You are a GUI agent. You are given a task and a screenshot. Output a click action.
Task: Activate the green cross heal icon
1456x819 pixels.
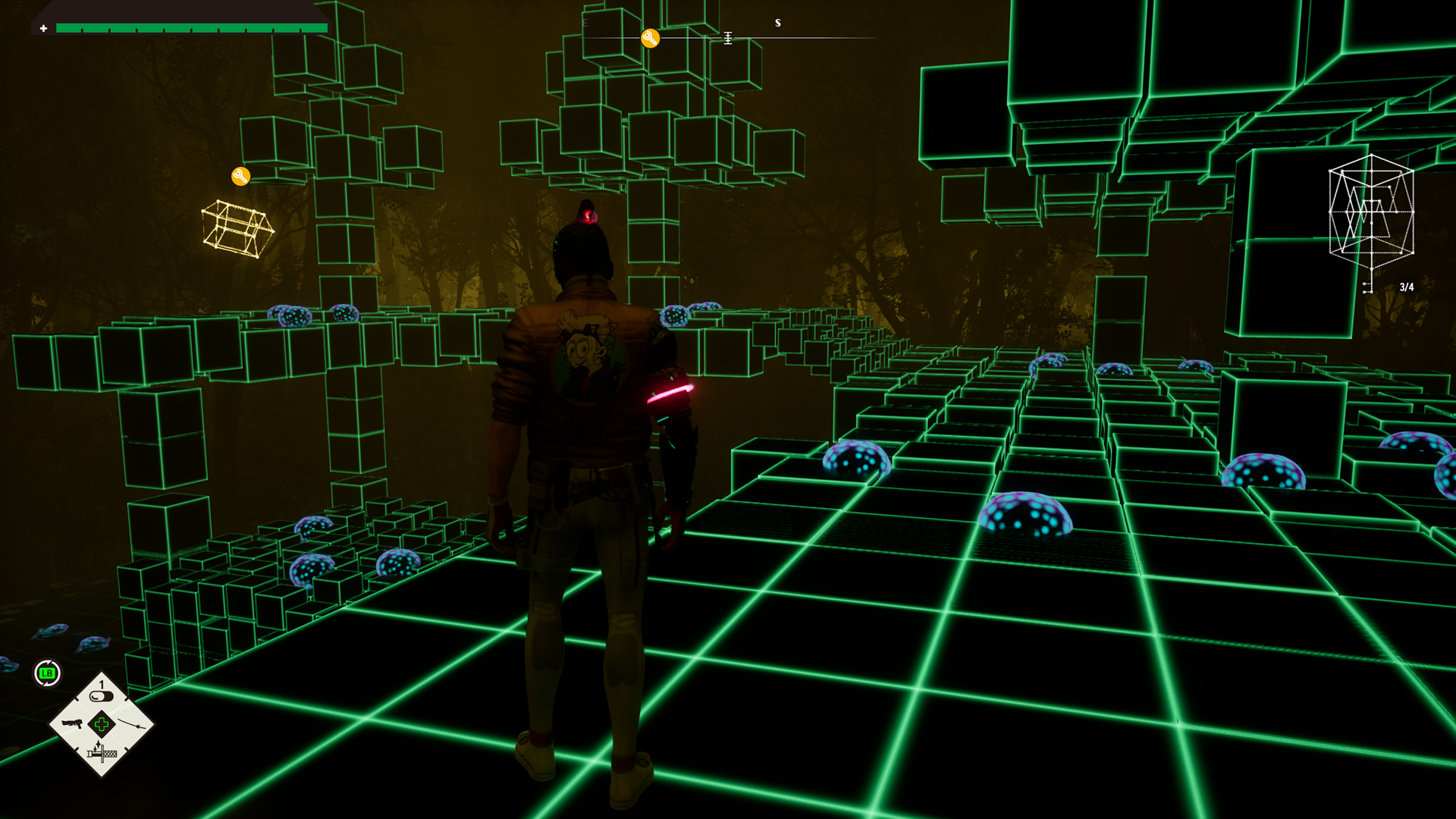(102, 724)
